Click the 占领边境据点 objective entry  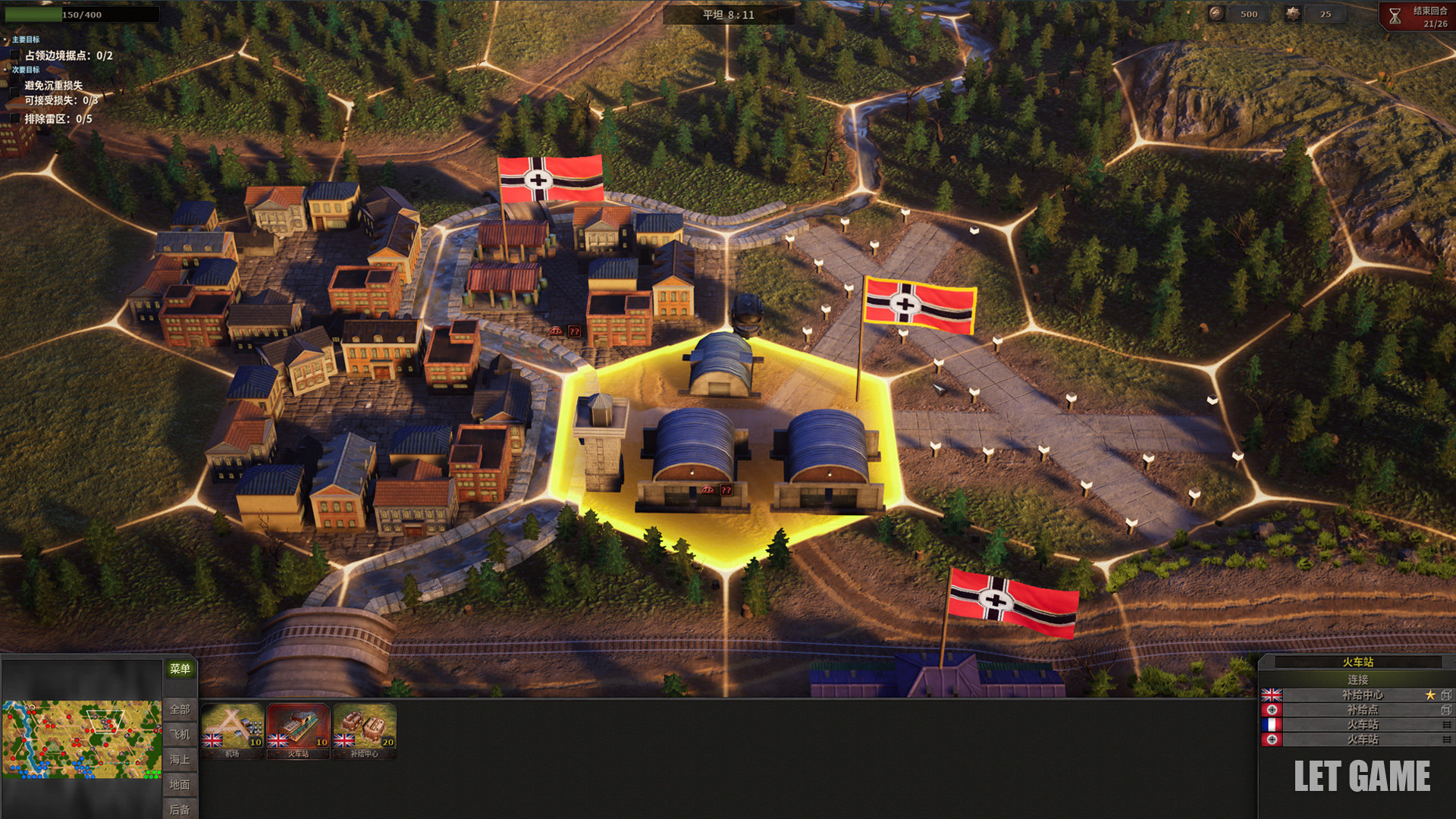[68, 55]
